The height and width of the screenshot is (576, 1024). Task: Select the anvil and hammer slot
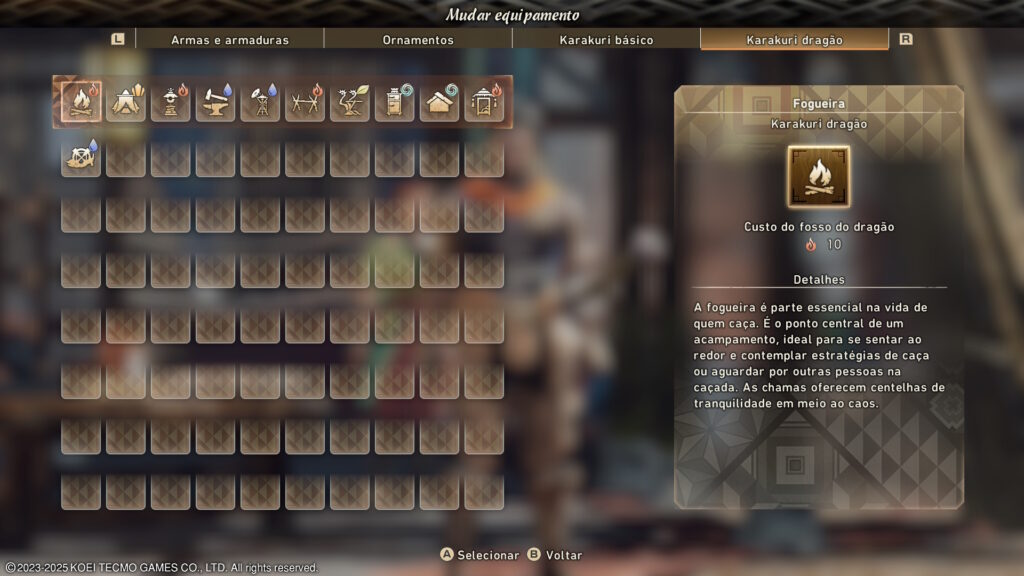click(215, 101)
